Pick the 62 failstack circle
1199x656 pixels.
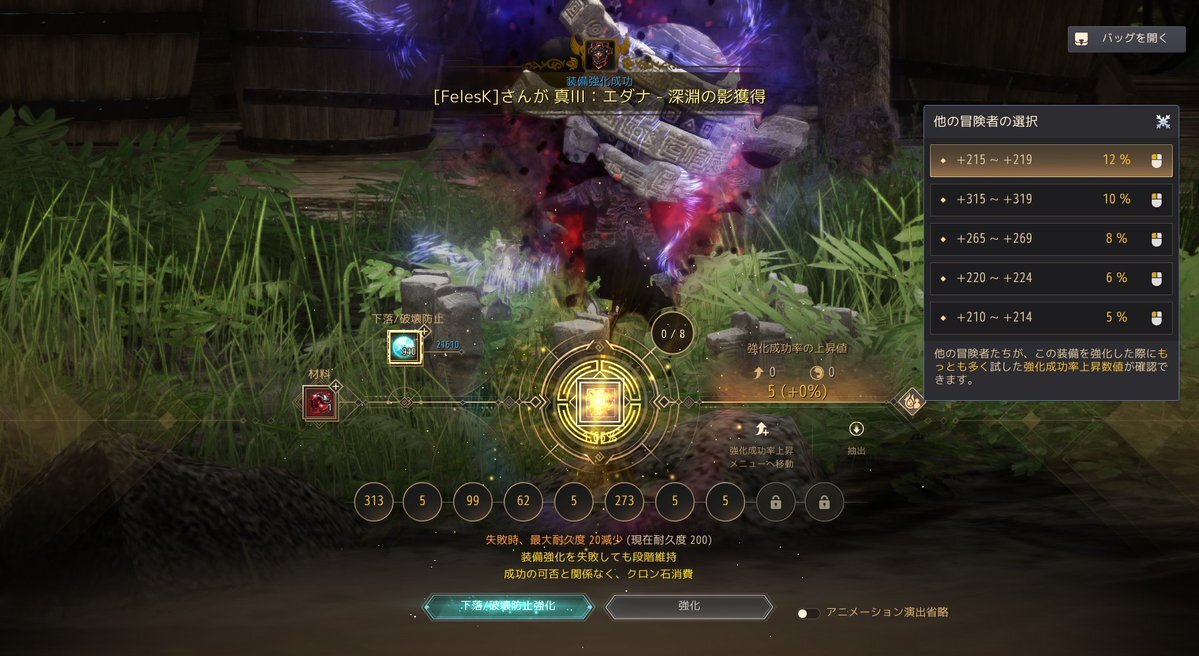(523, 503)
